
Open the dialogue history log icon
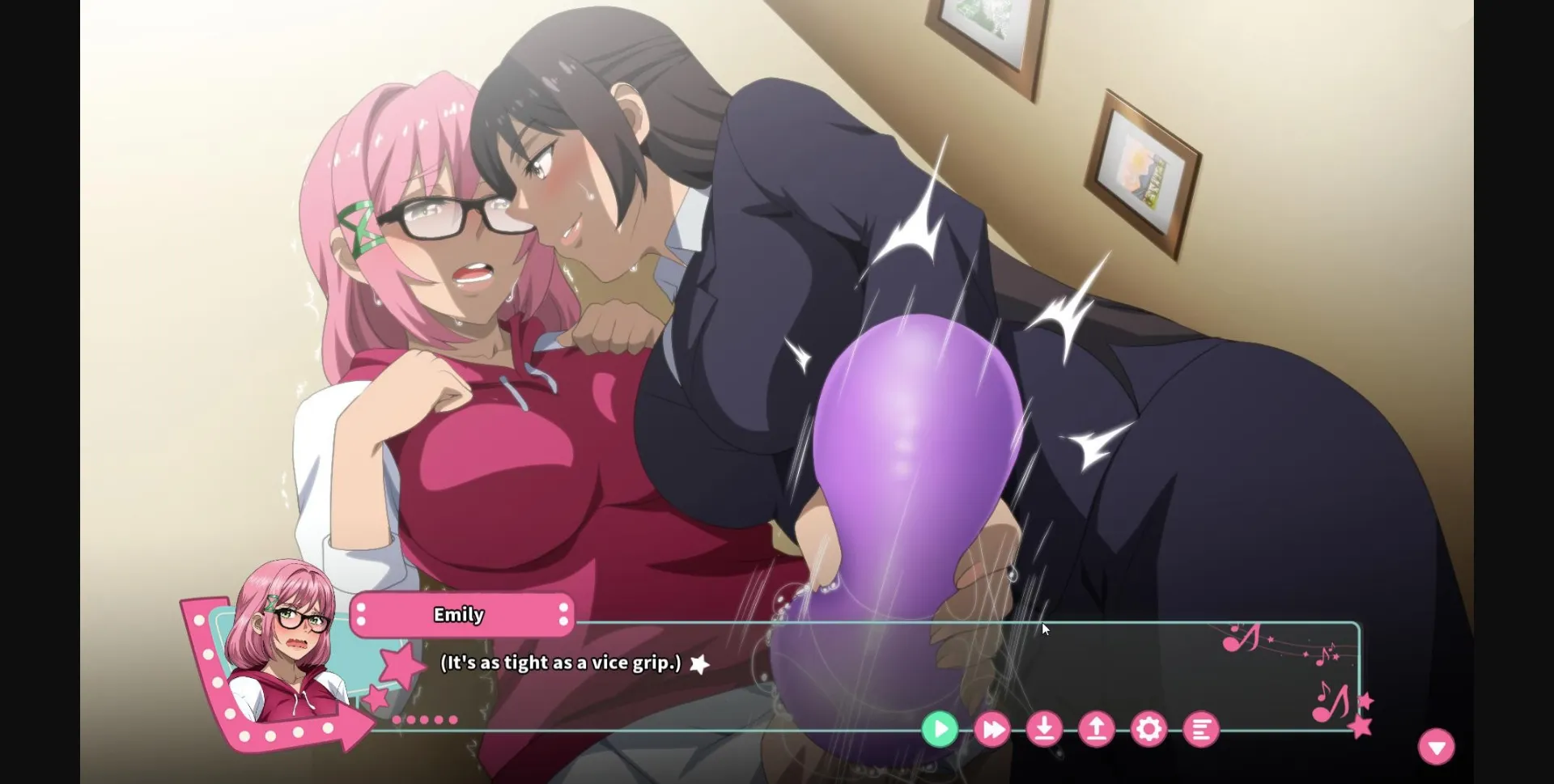[1201, 728]
